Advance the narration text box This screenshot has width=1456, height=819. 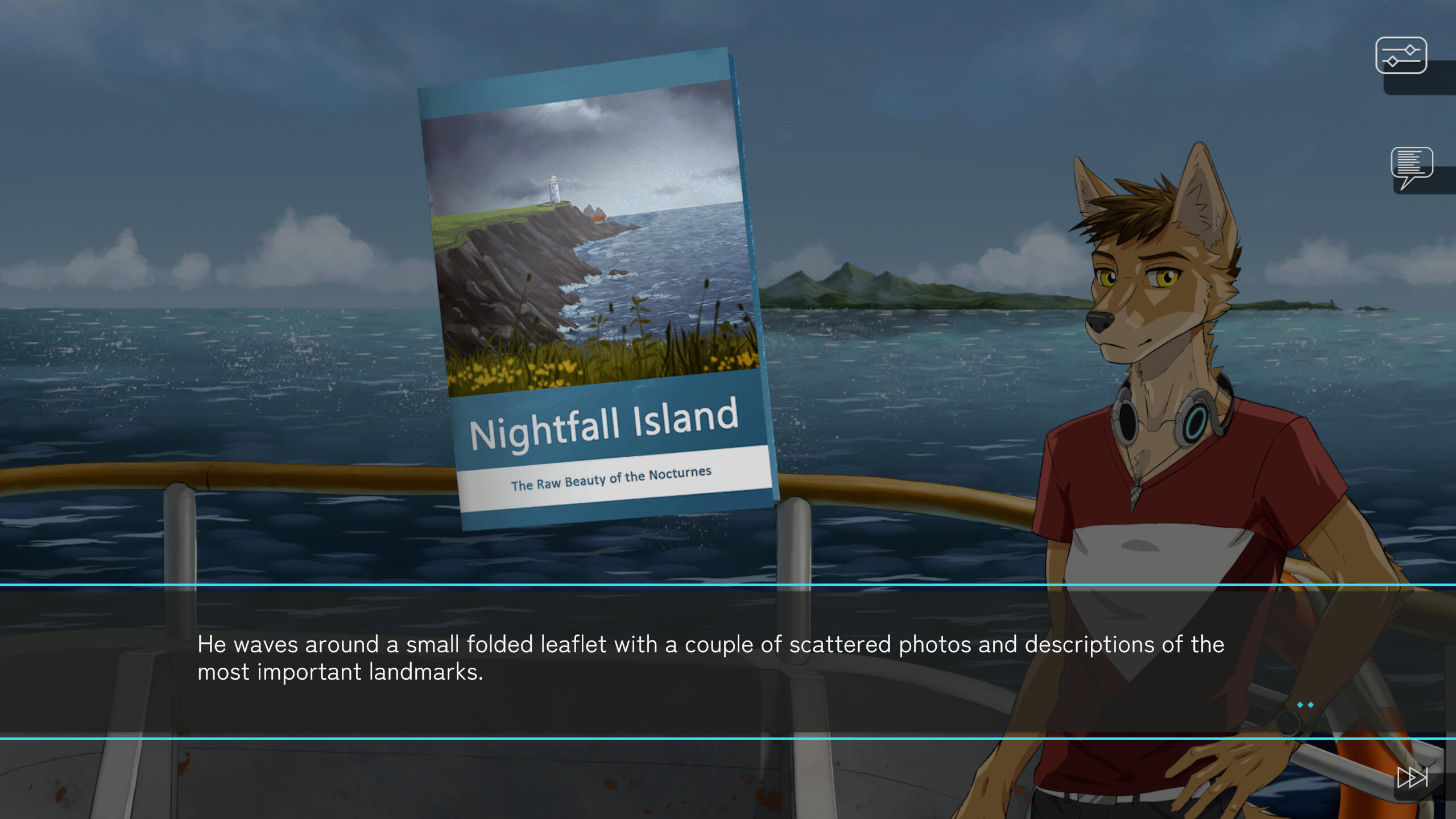coord(710,660)
